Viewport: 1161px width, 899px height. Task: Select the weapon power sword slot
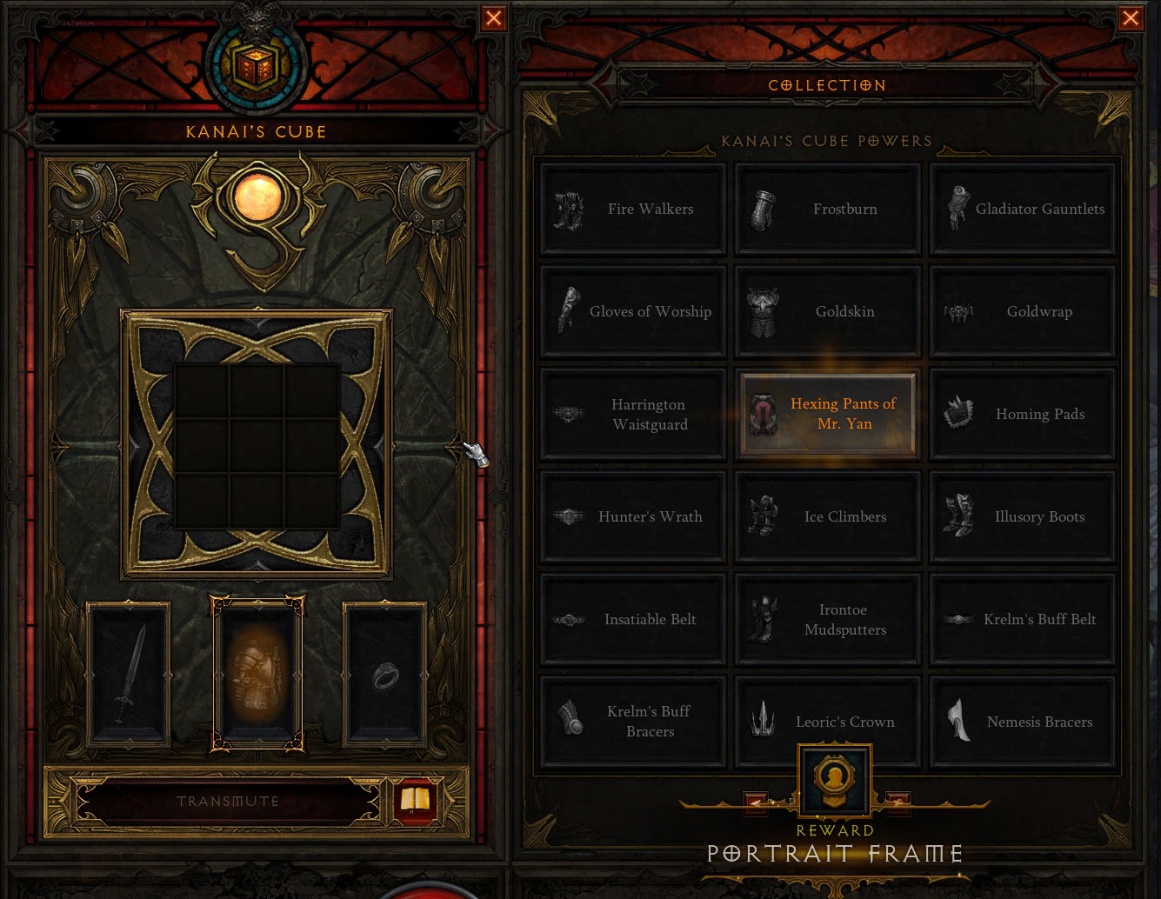coord(129,674)
